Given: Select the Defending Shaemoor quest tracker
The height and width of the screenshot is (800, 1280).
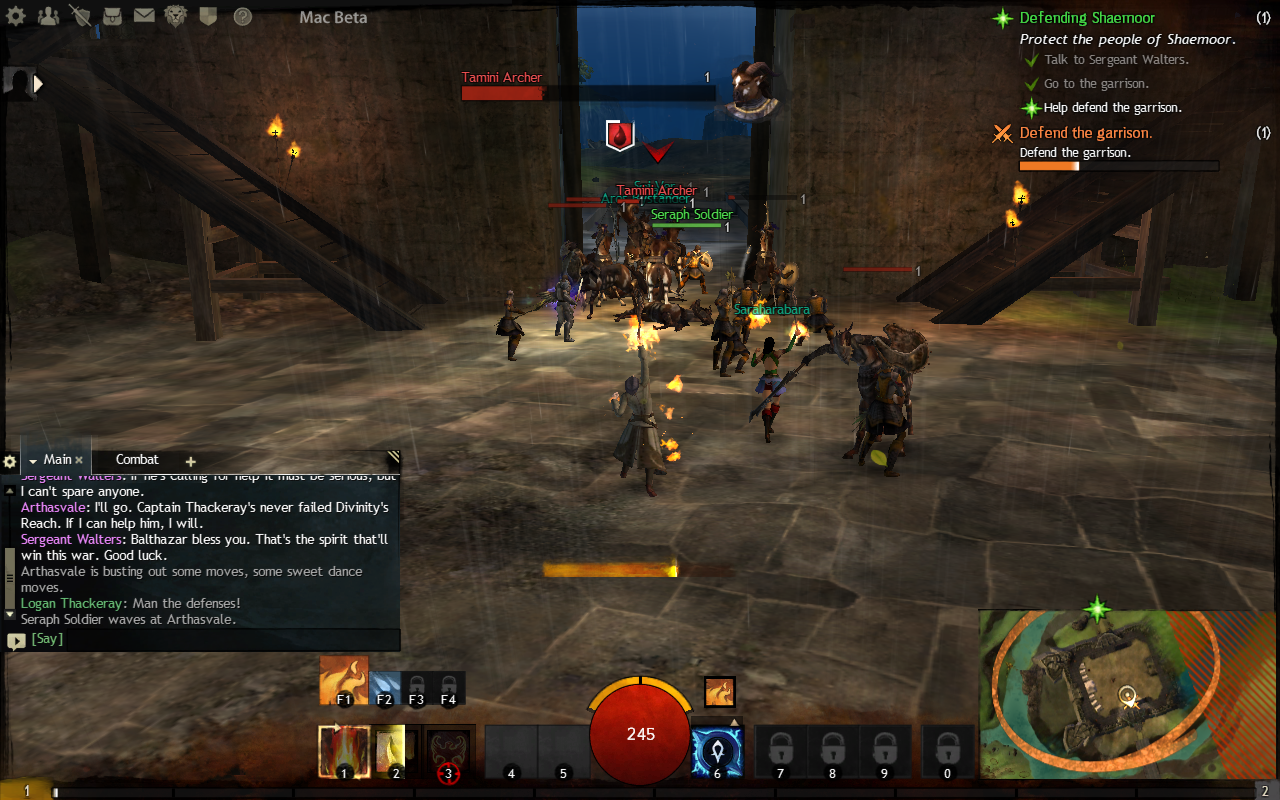Looking at the screenshot, I should (x=1087, y=18).
